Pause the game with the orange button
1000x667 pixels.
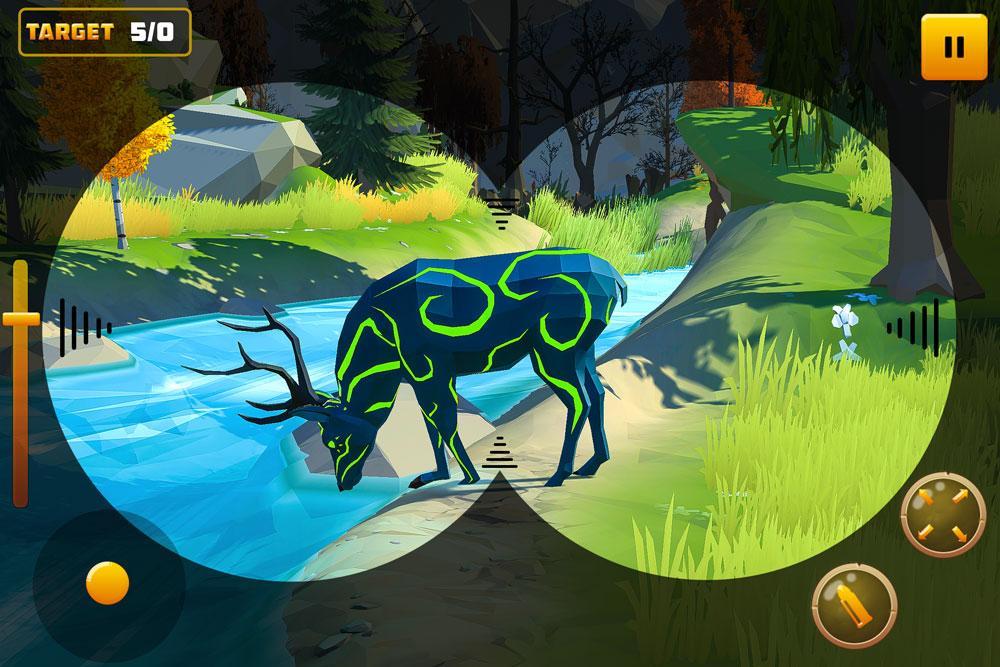(953, 47)
